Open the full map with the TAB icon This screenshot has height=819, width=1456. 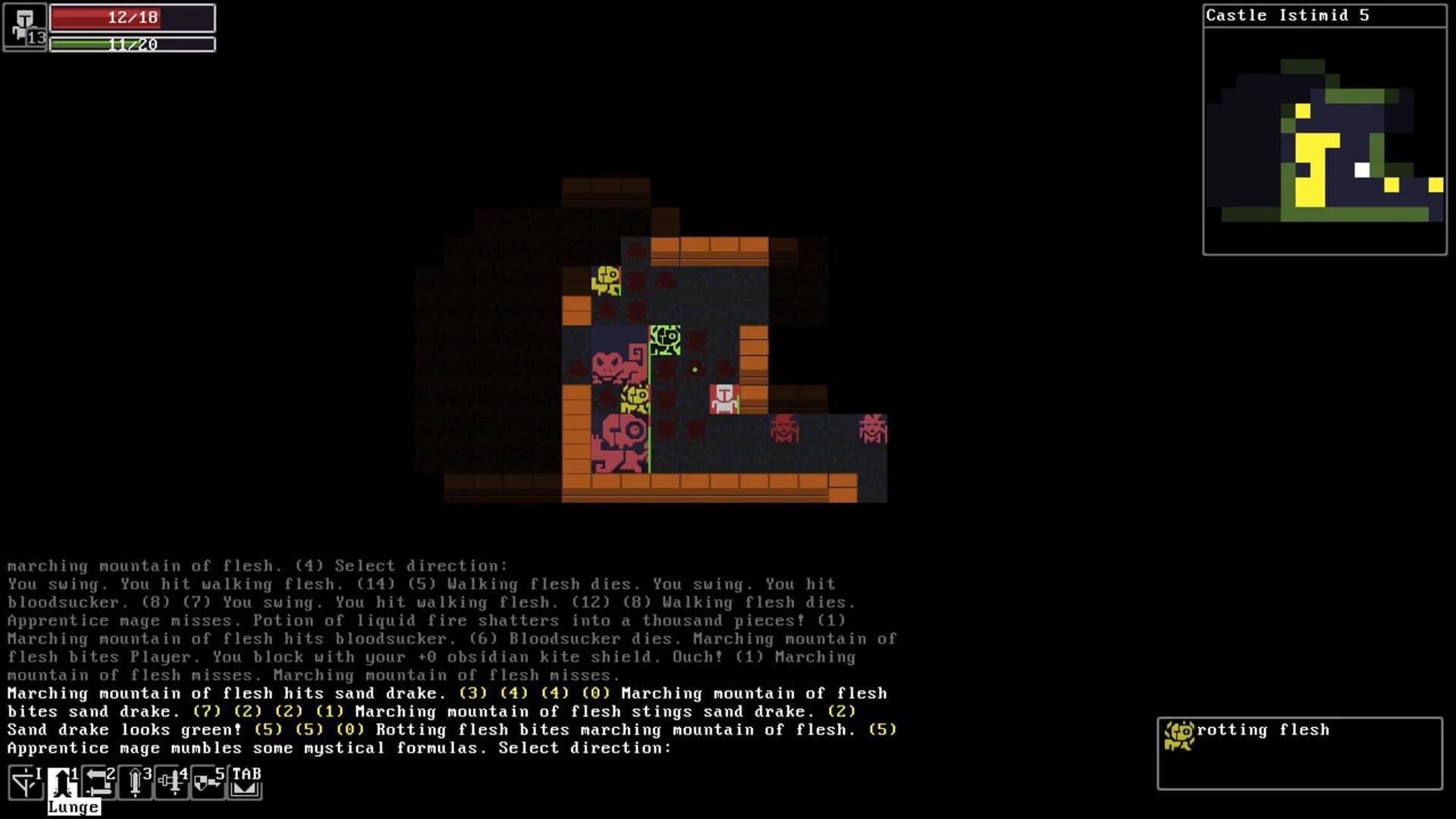pyautogui.click(x=244, y=782)
